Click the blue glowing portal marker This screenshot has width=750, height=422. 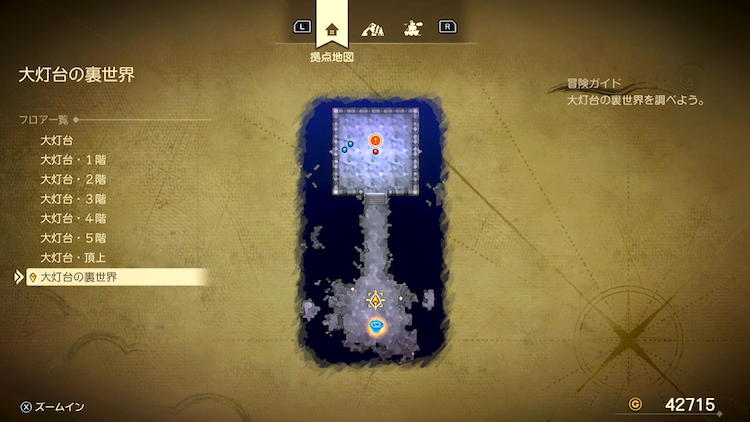click(376, 326)
